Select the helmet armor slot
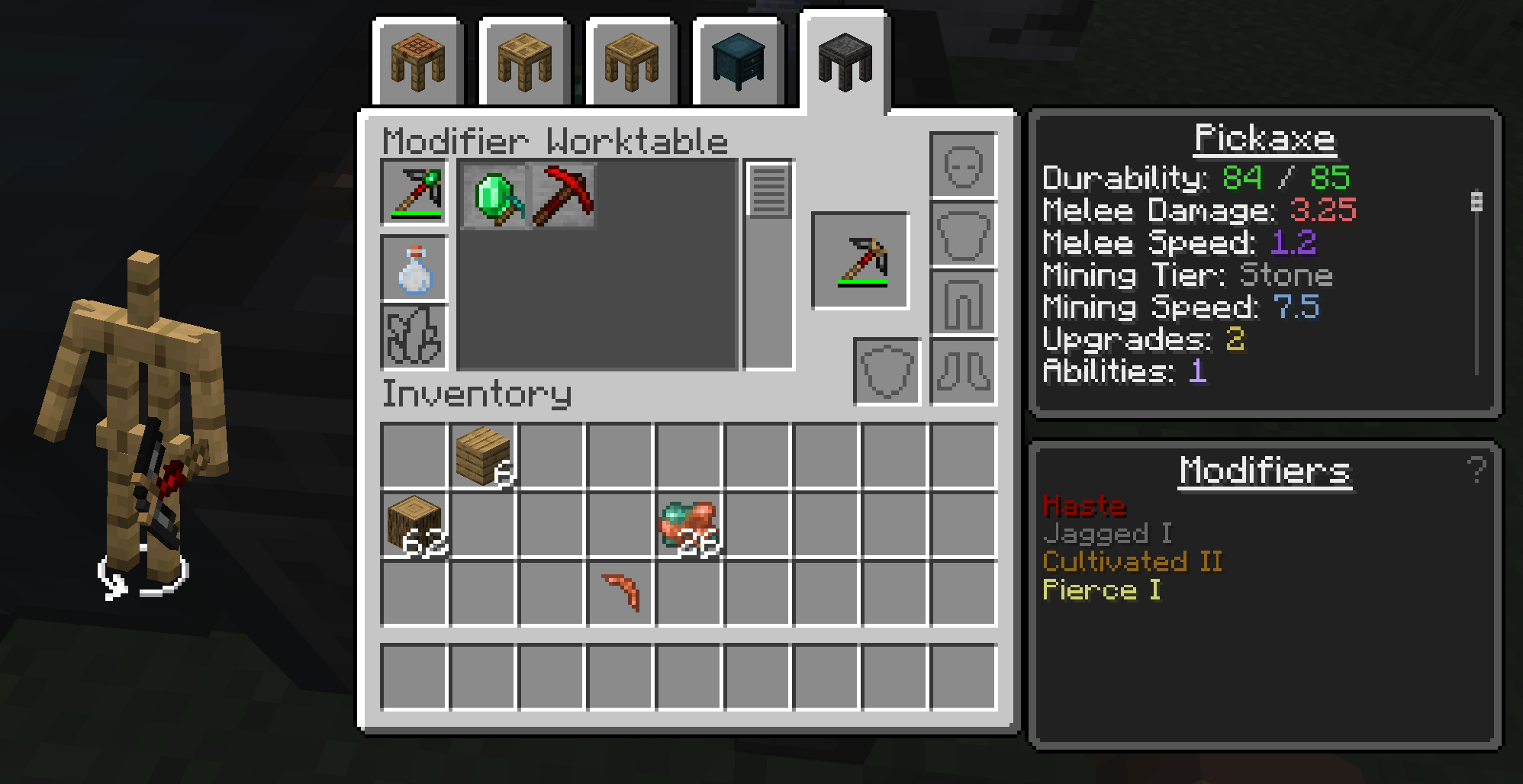This screenshot has height=784, width=1523. click(963, 166)
